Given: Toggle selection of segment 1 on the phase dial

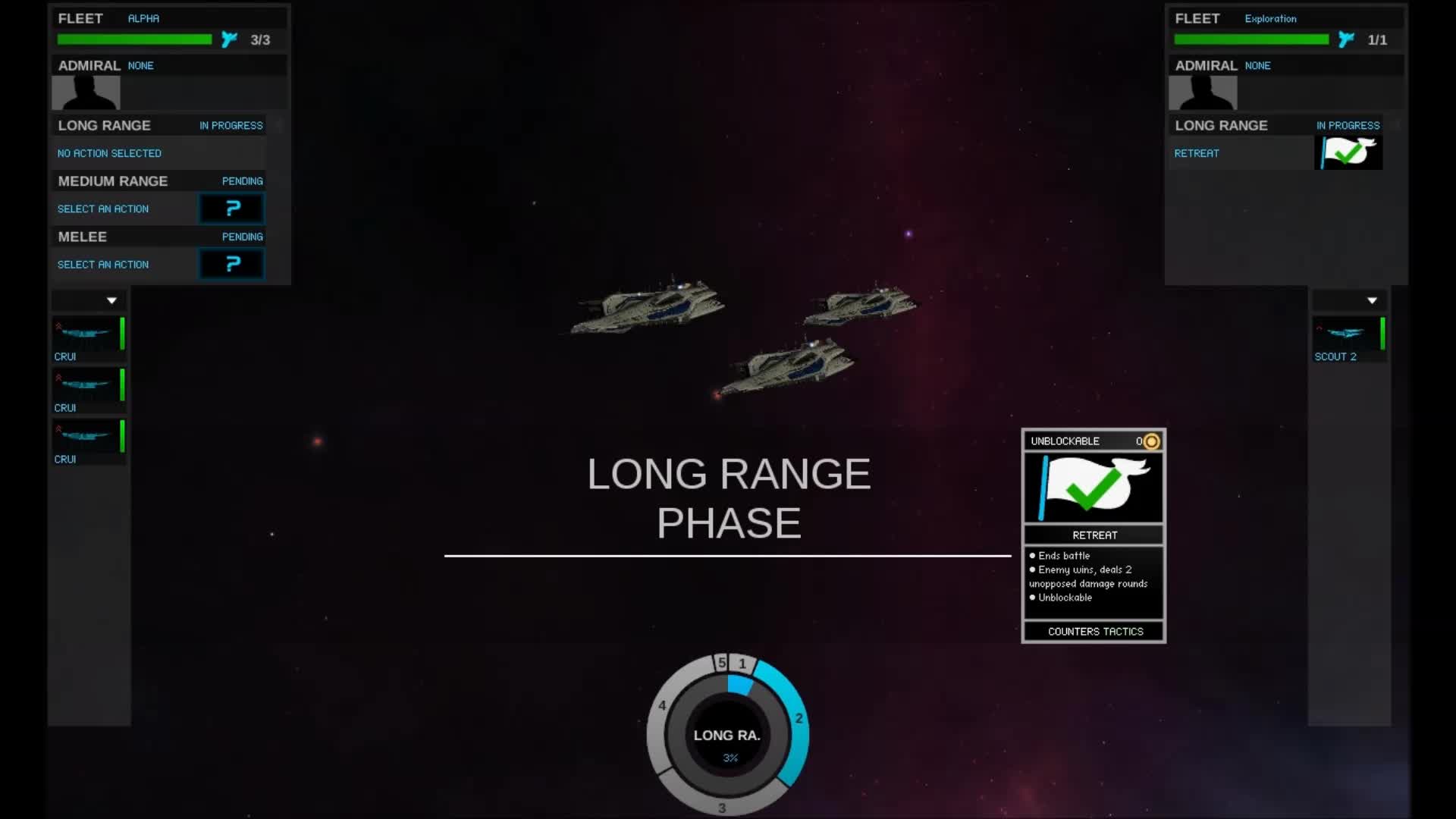Looking at the screenshot, I should tap(742, 664).
